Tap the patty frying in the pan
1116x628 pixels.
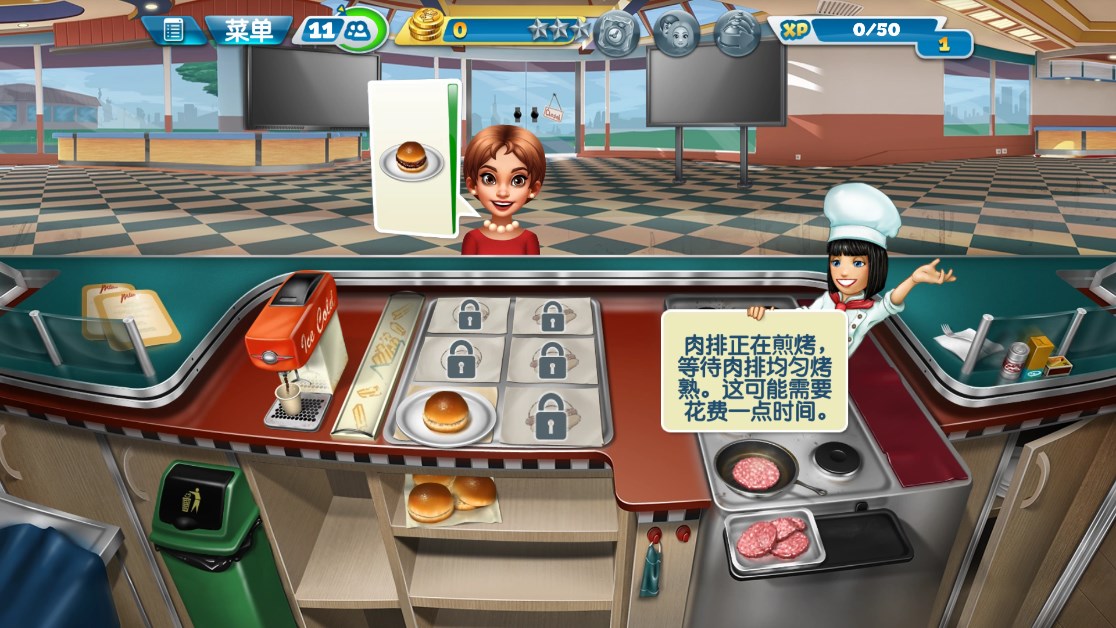(757, 471)
